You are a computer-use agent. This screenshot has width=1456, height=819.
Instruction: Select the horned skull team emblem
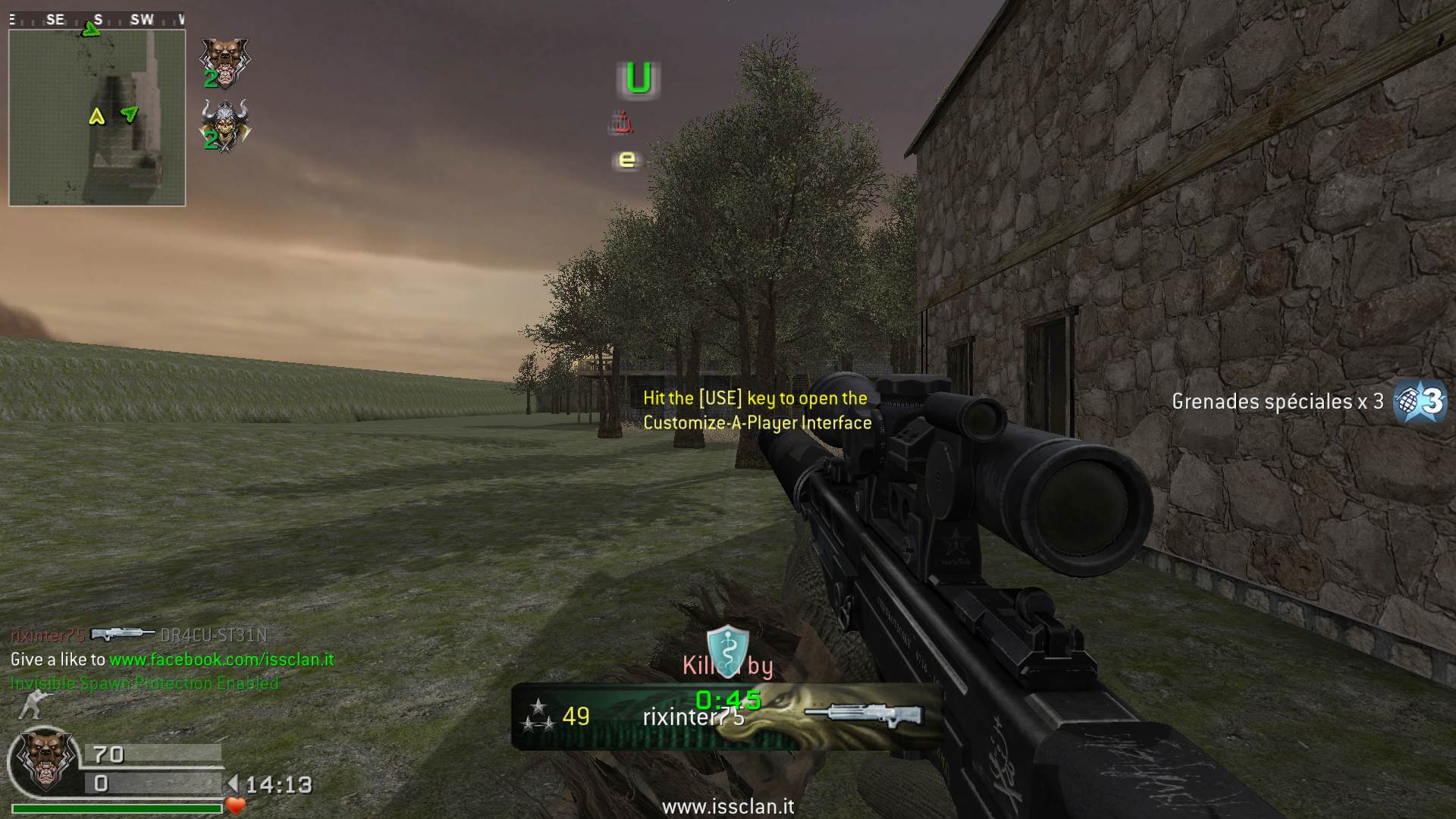[224, 126]
